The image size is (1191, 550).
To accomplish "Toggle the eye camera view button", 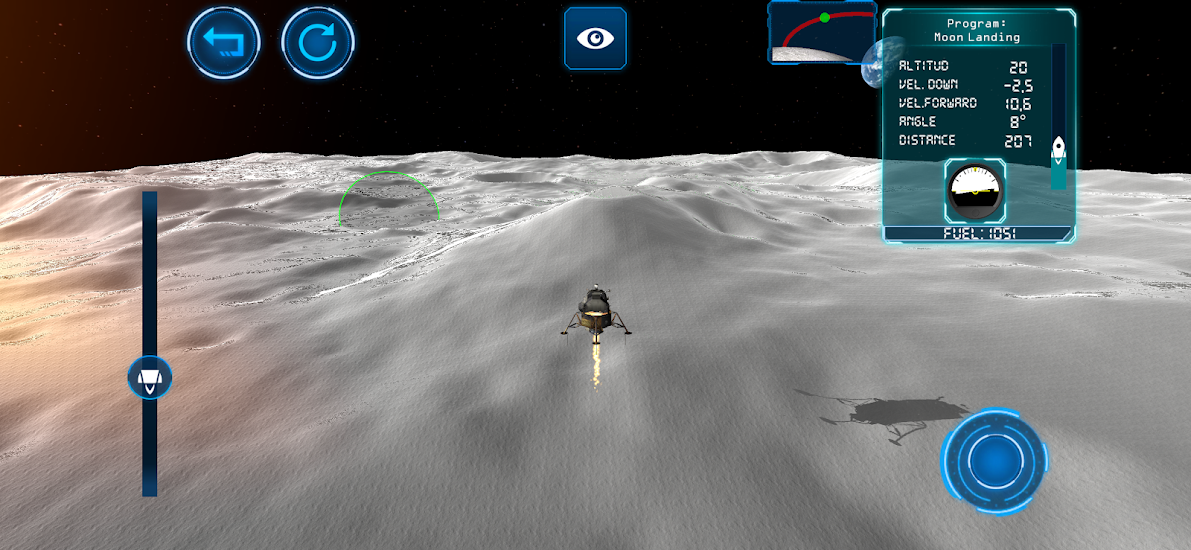I will (x=596, y=39).
